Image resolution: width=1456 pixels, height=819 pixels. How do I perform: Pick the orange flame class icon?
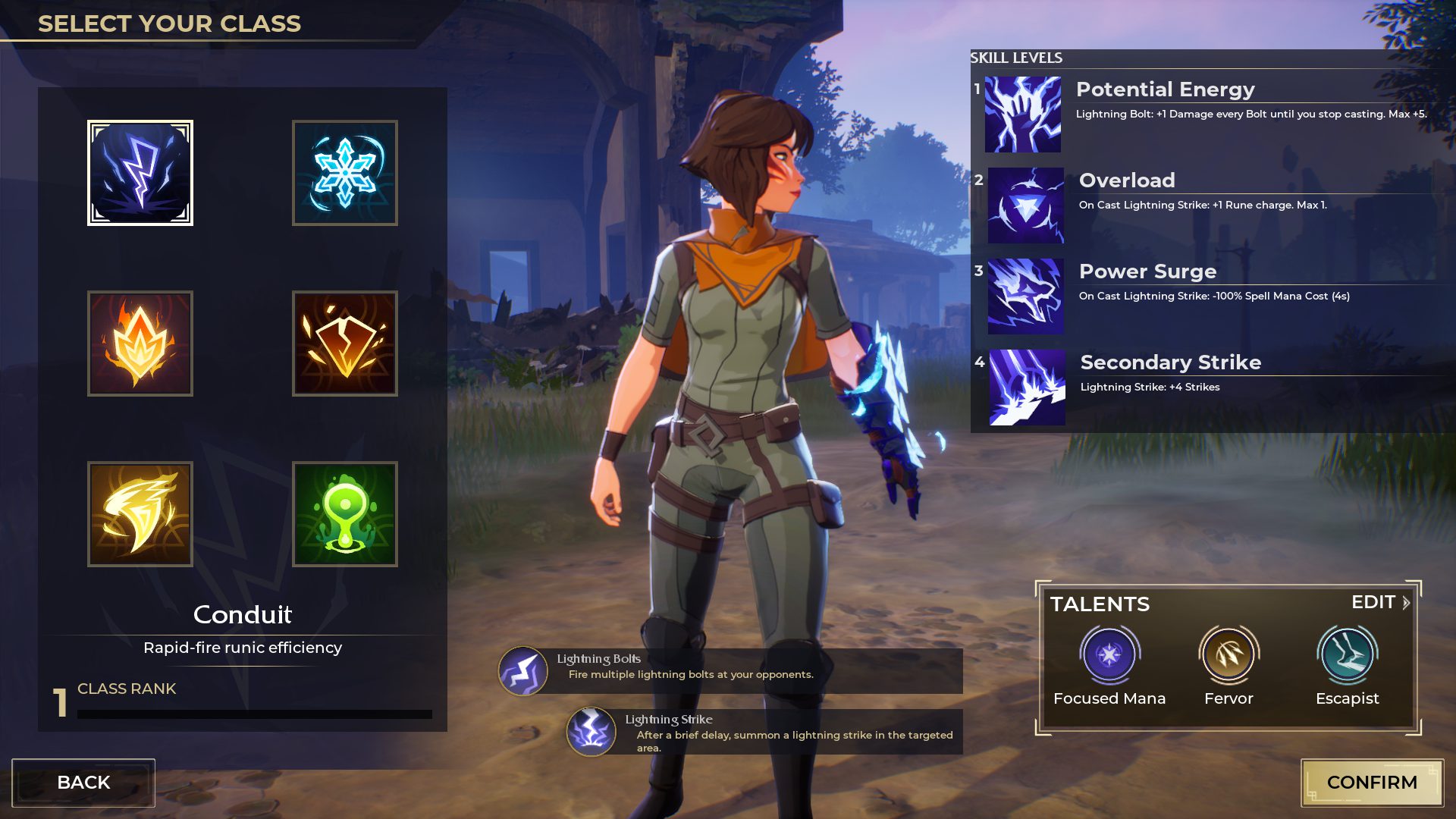140,344
